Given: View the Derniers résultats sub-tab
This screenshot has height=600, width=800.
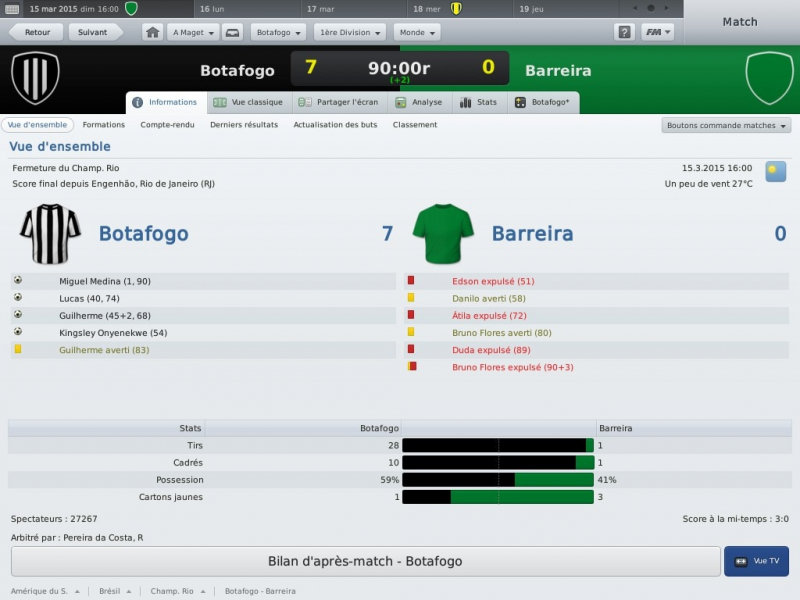Looking at the screenshot, I should coord(244,125).
